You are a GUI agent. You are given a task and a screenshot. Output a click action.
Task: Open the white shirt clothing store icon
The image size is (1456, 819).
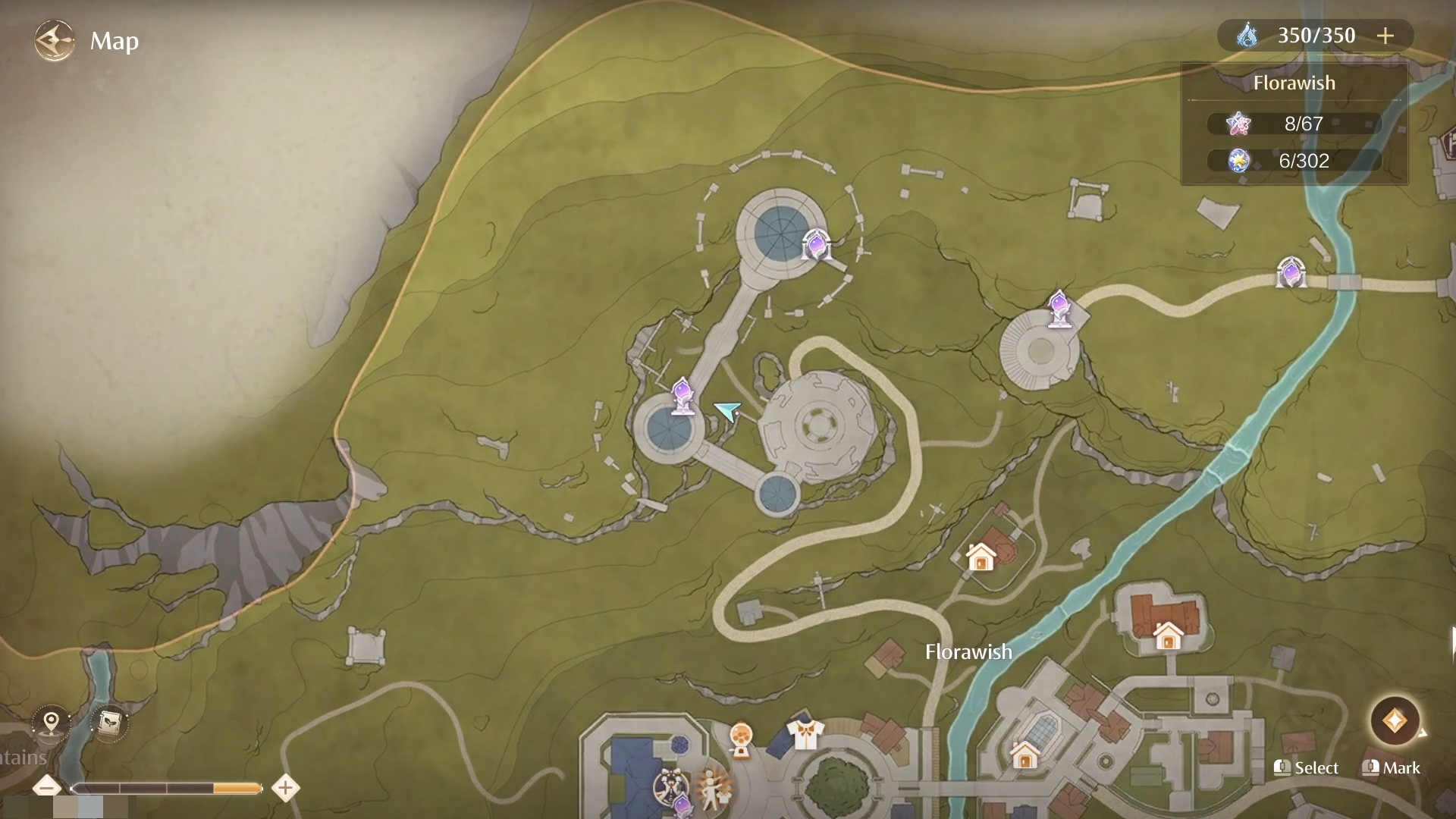(806, 732)
